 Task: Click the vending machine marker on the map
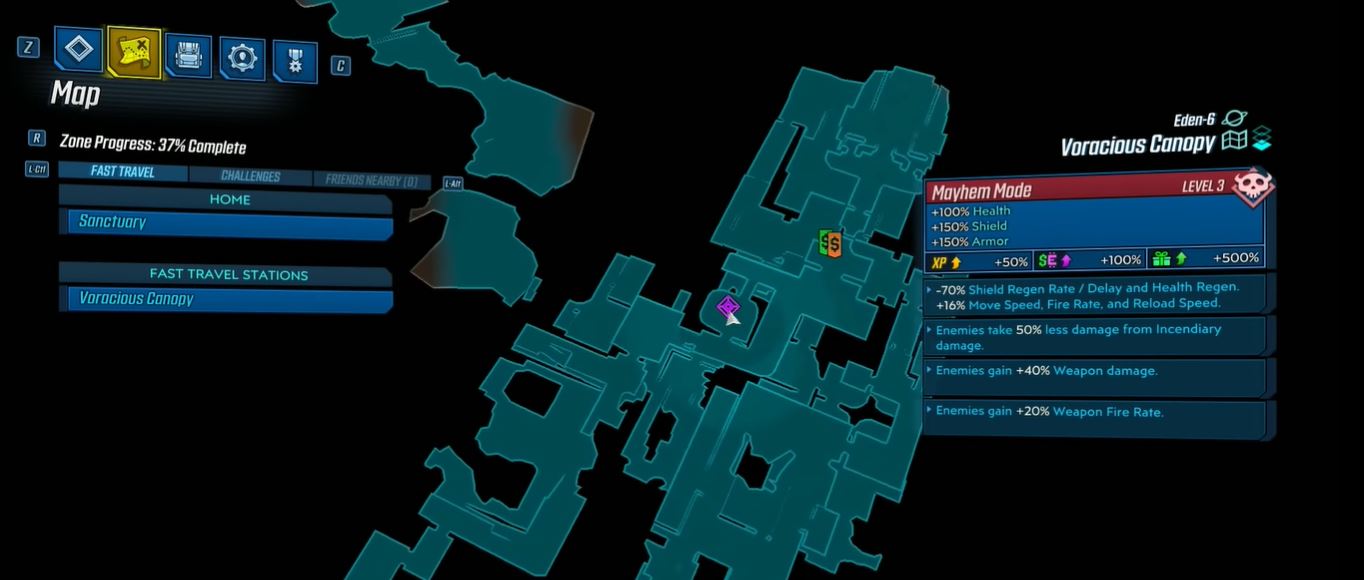point(829,243)
